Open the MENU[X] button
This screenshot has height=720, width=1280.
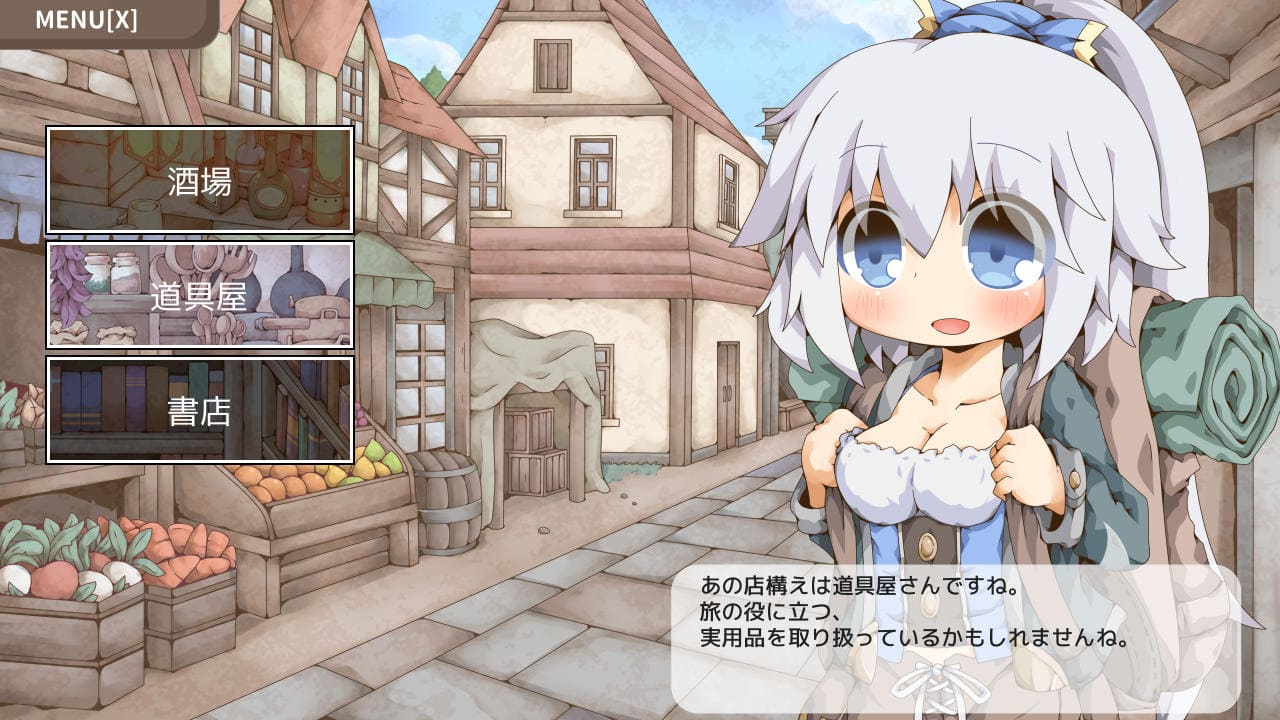88,20
